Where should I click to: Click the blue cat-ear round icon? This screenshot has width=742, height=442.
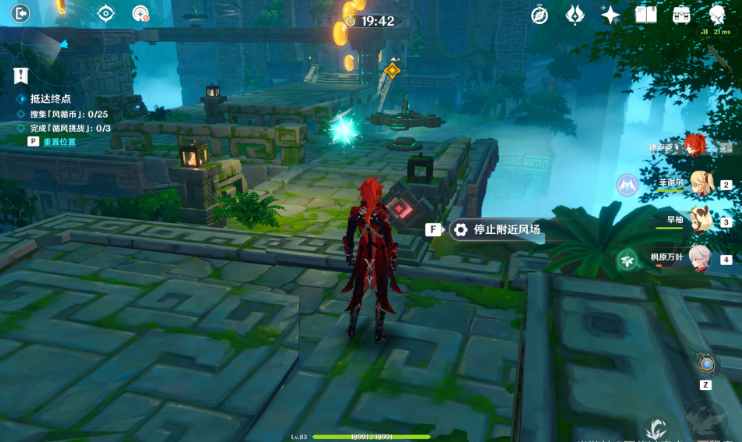coord(627,185)
